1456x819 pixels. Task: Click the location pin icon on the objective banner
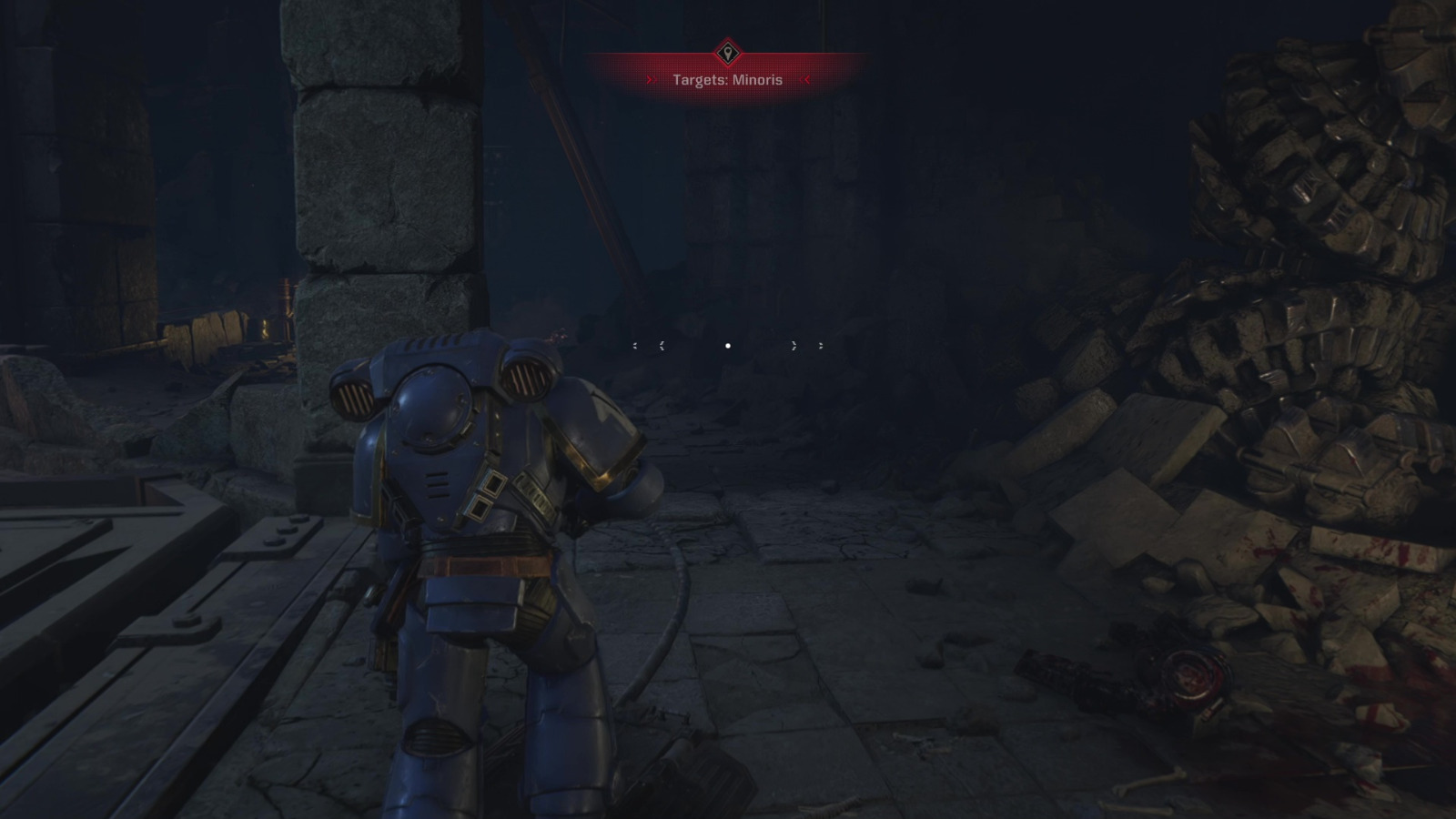(x=727, y=52)
